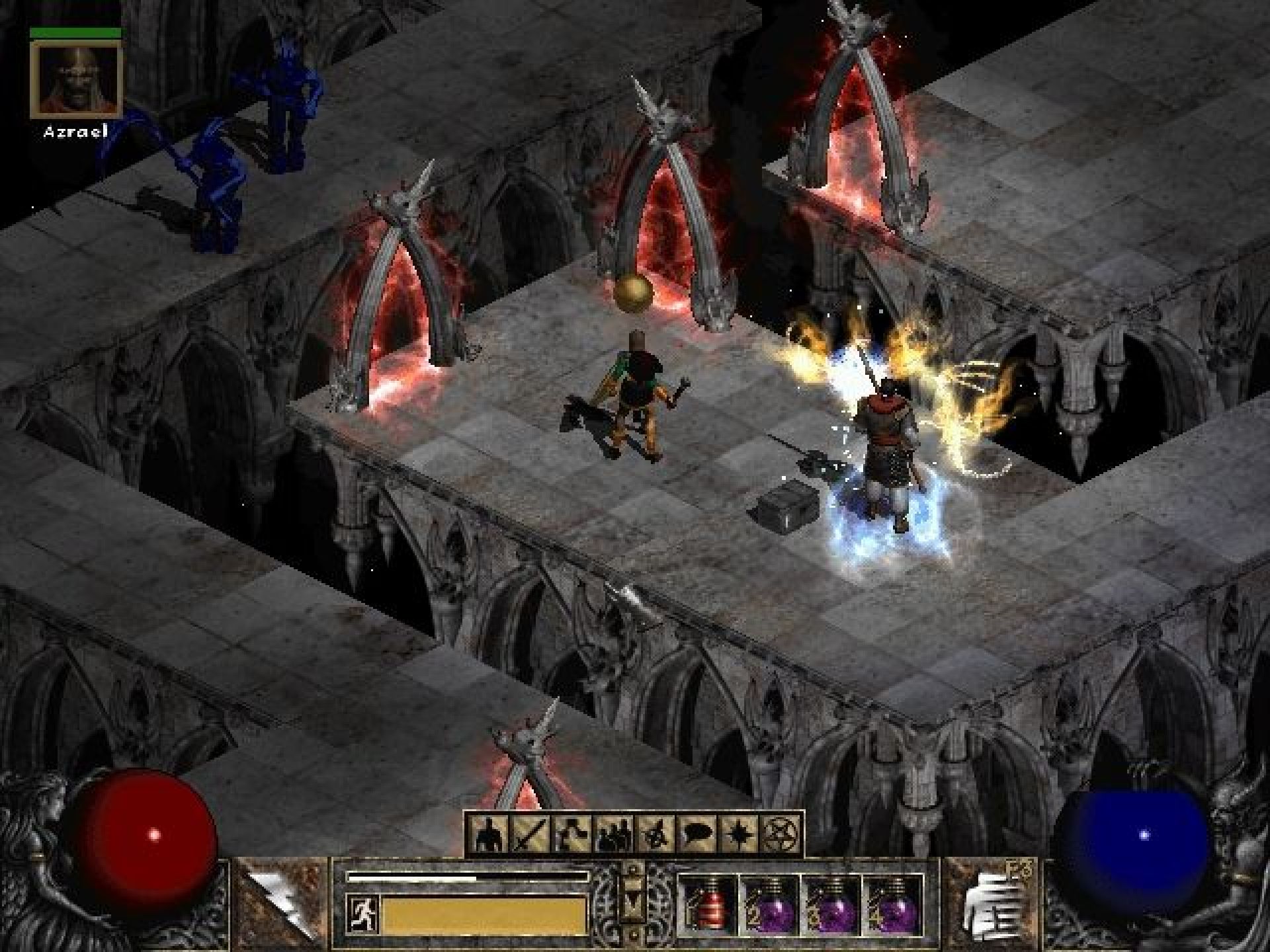1270x952 pixels.
Task: Open game menu via pentagram icon
Action: click(781, 833)
